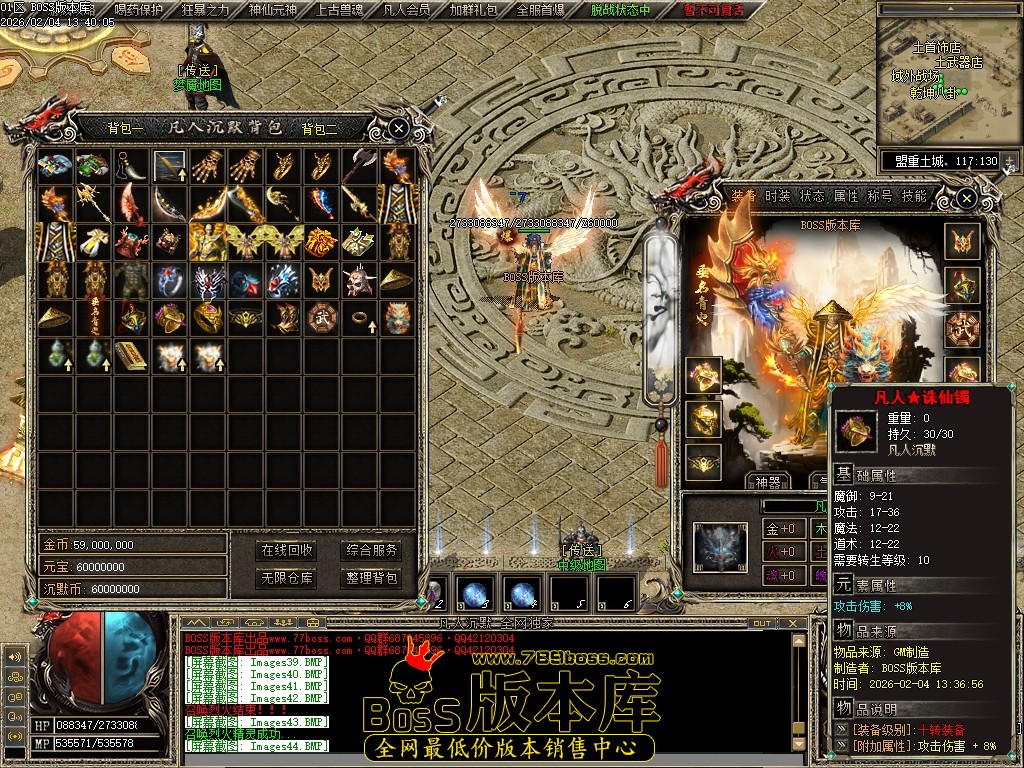Click the 在线回收 online recycle button
1024x768 pixels.
[x=288, y=550]
